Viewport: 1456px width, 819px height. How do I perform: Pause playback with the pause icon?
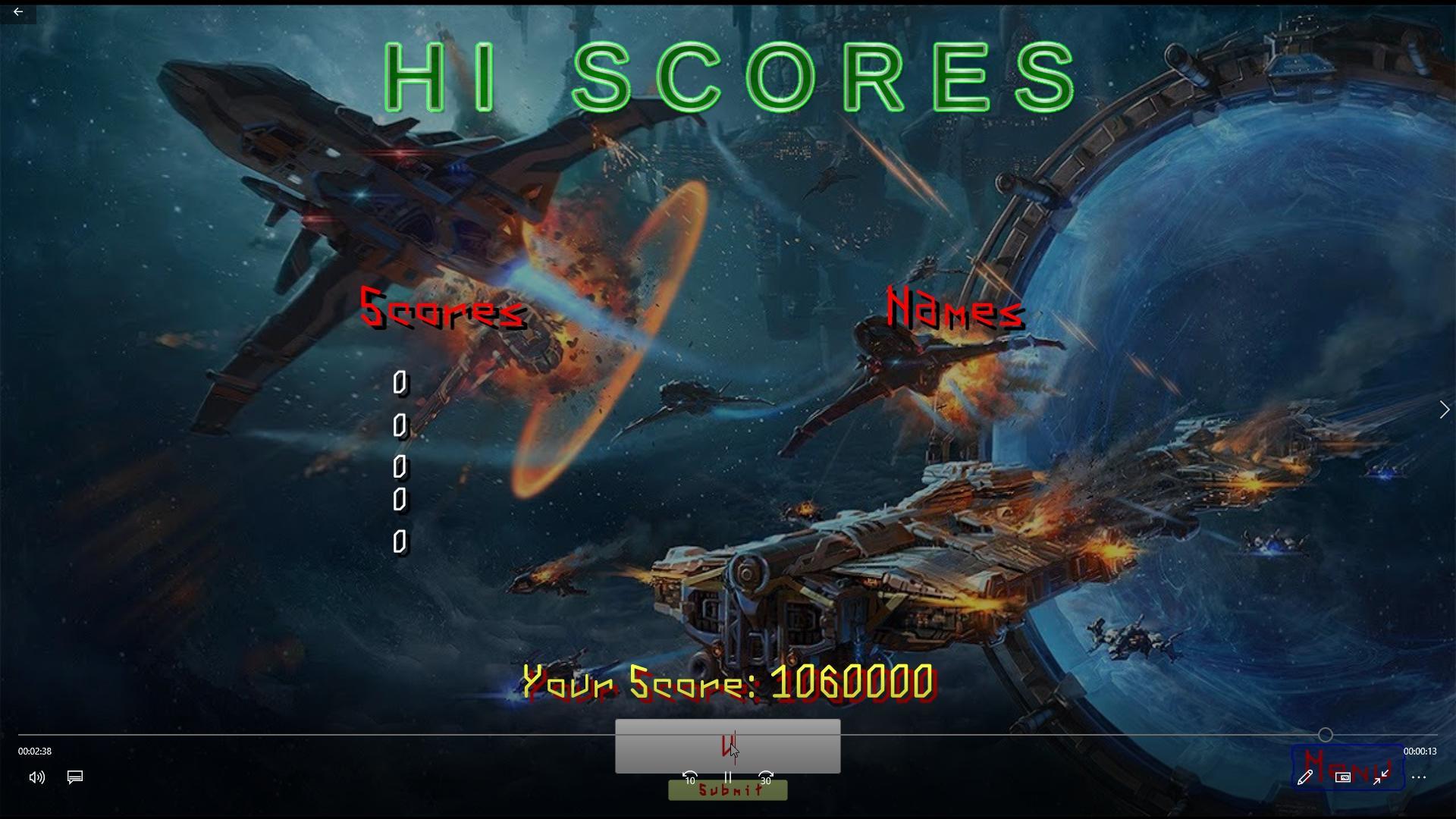728,778
